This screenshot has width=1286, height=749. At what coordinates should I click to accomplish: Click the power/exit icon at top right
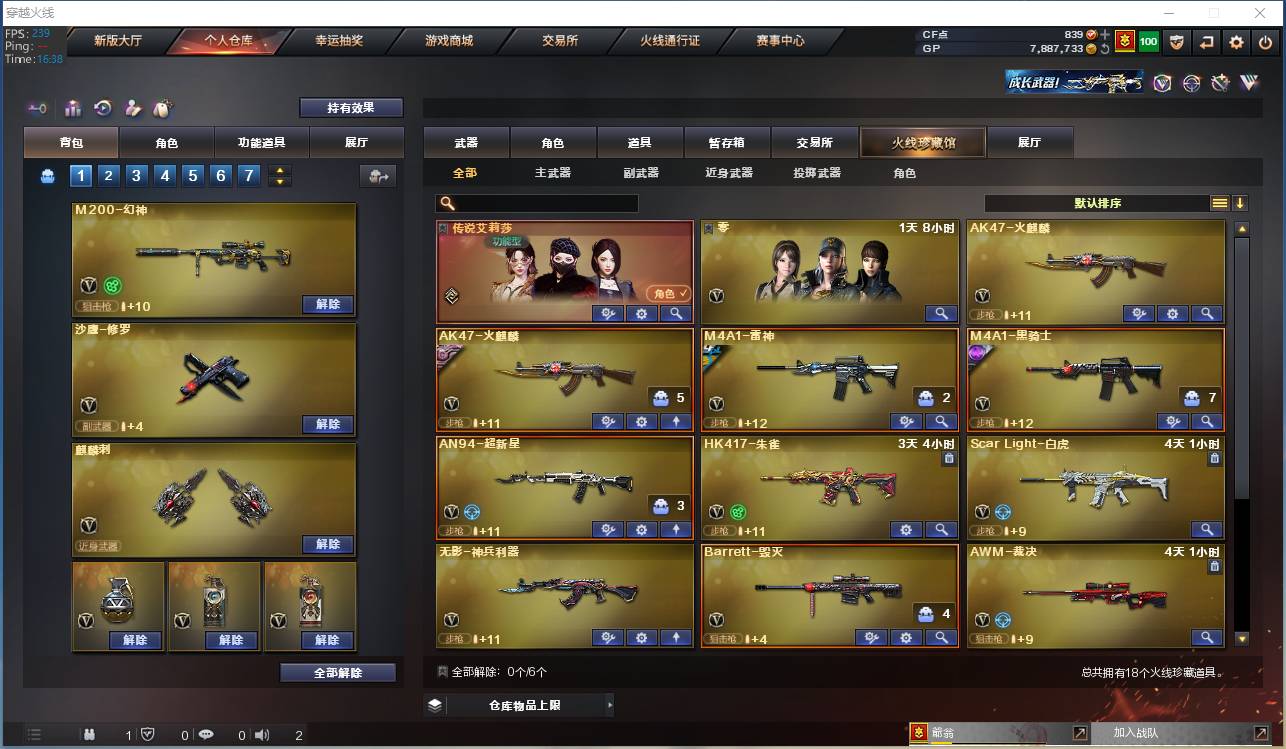(1265, 44)
